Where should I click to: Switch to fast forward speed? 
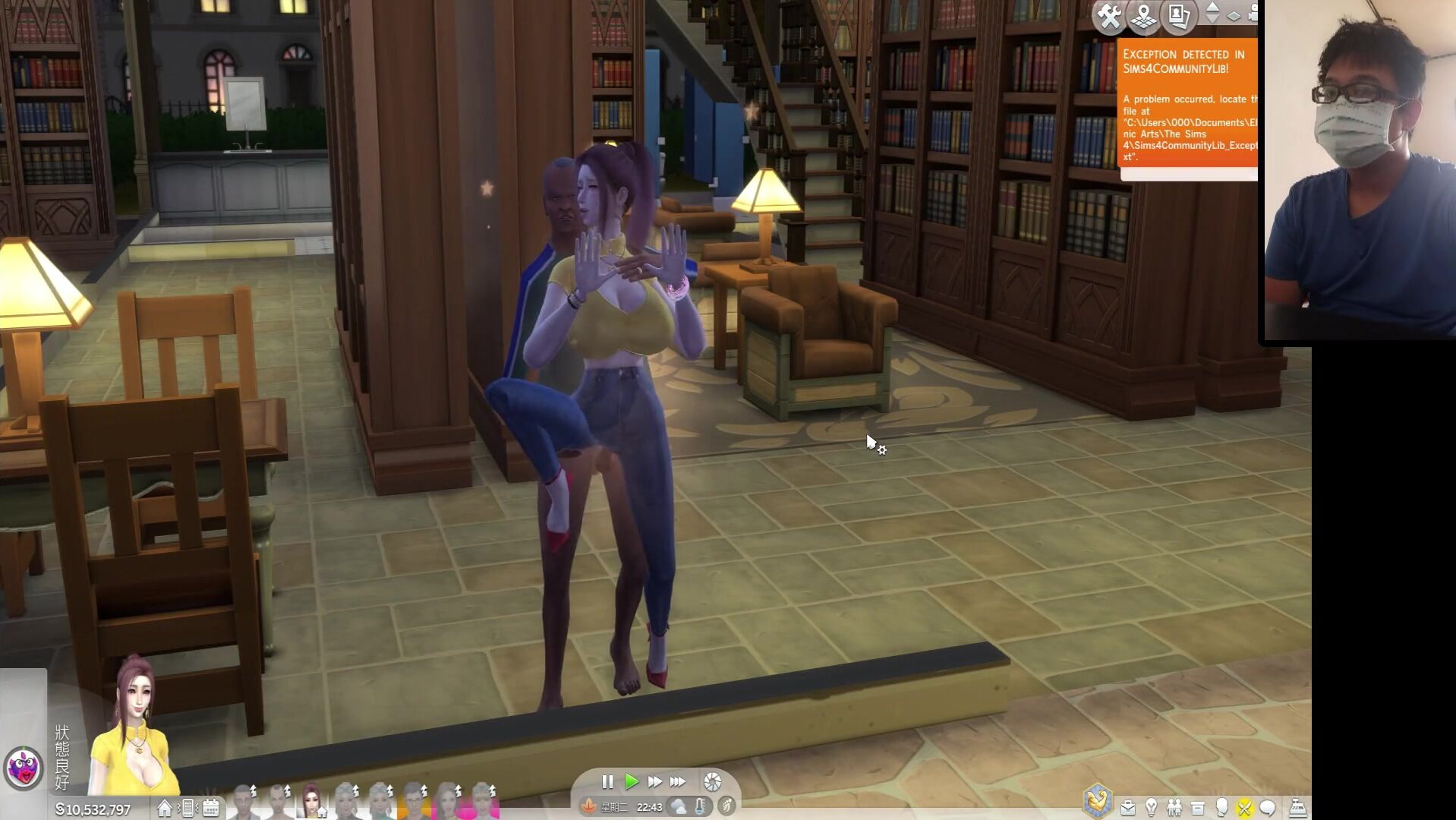tap(654, 781)
